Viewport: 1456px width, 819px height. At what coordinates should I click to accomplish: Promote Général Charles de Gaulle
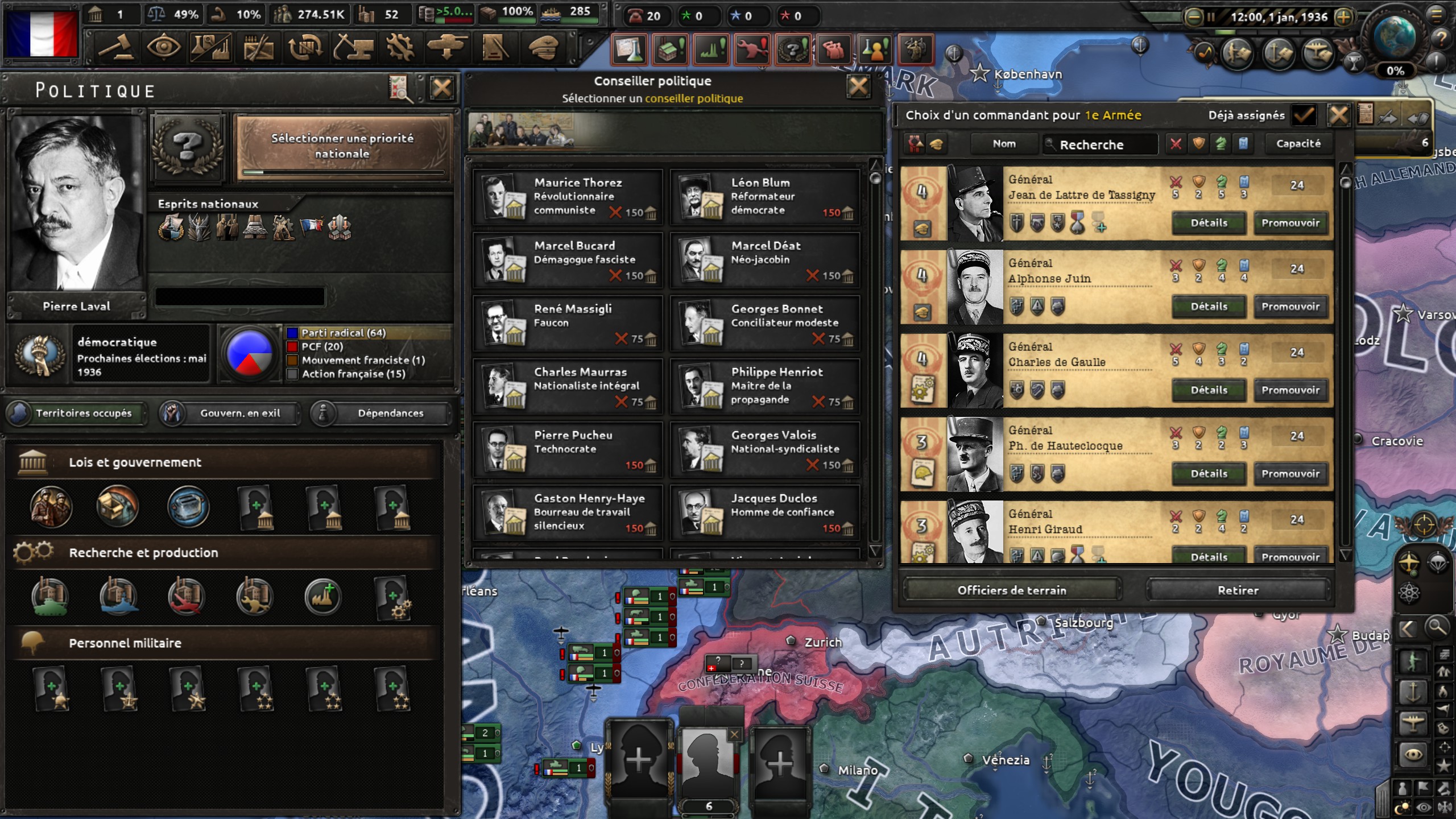1290,390
